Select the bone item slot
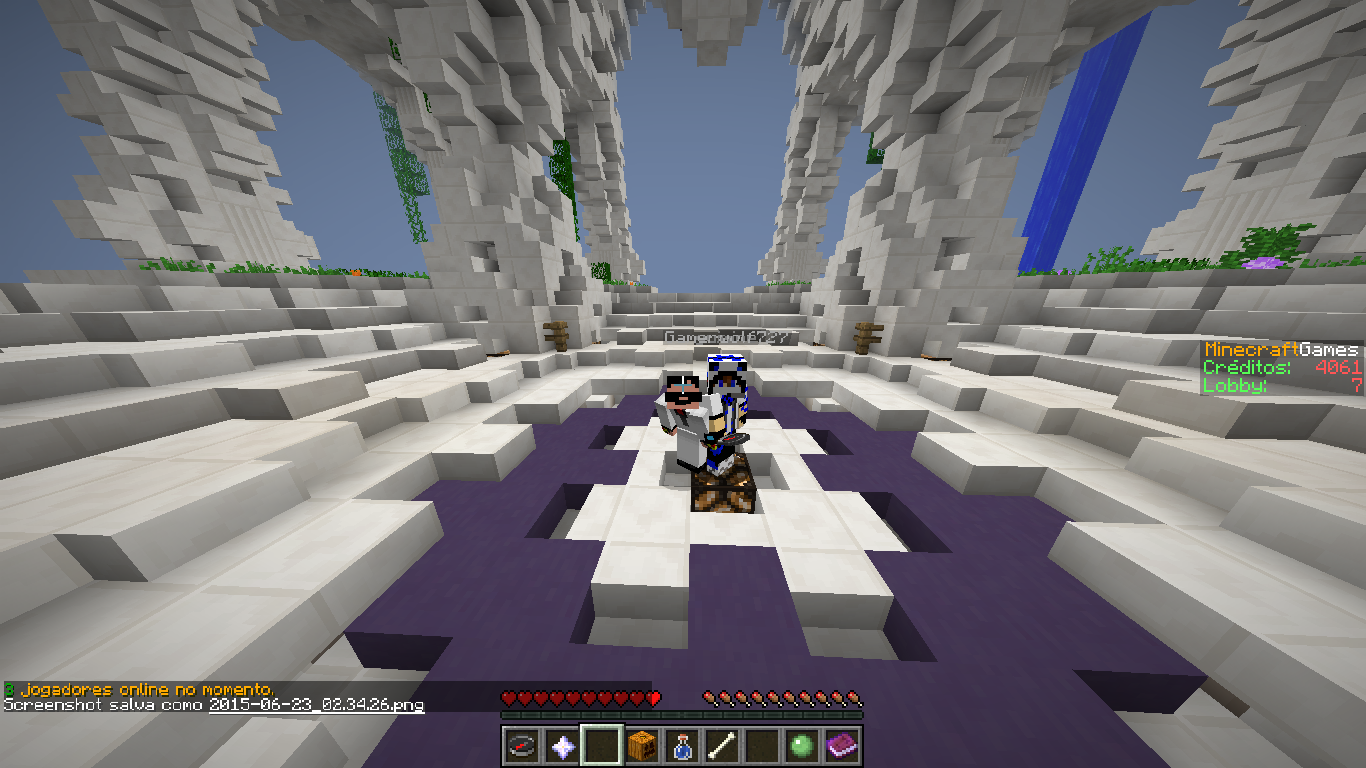 722,746
